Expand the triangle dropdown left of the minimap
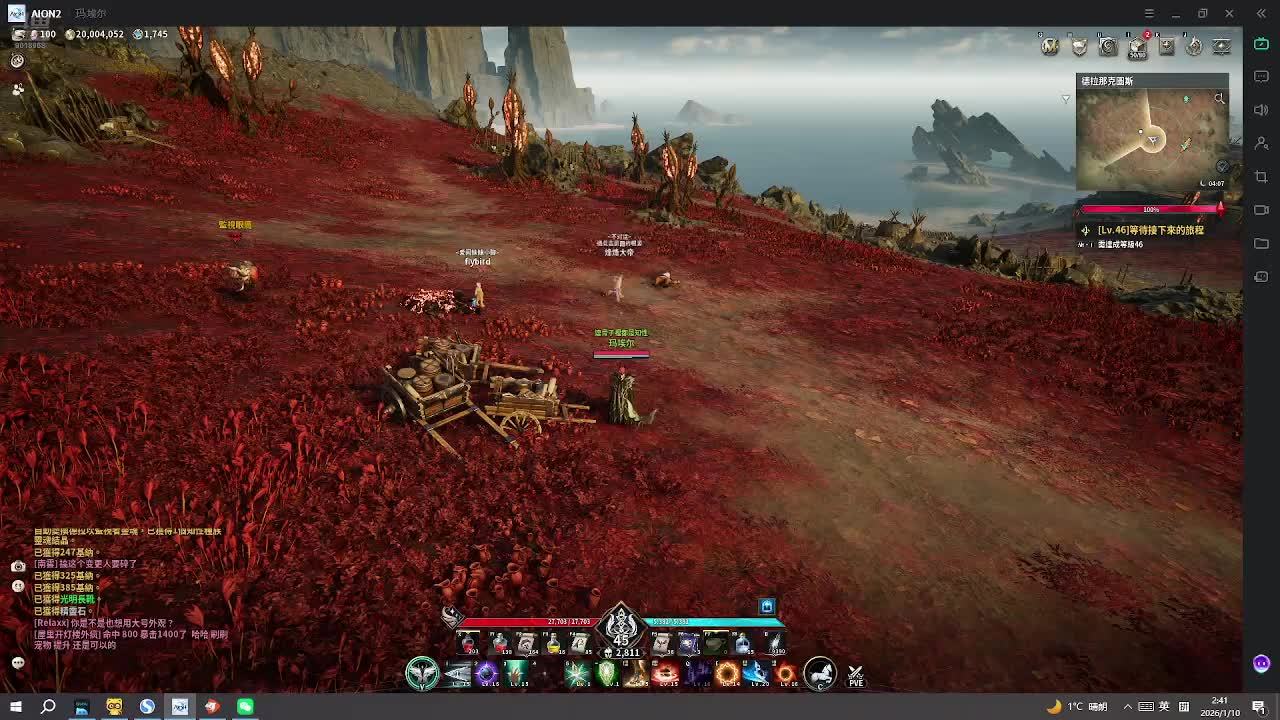The height and width of the screenshot is (720, 1280). [x=1066, y=98]
